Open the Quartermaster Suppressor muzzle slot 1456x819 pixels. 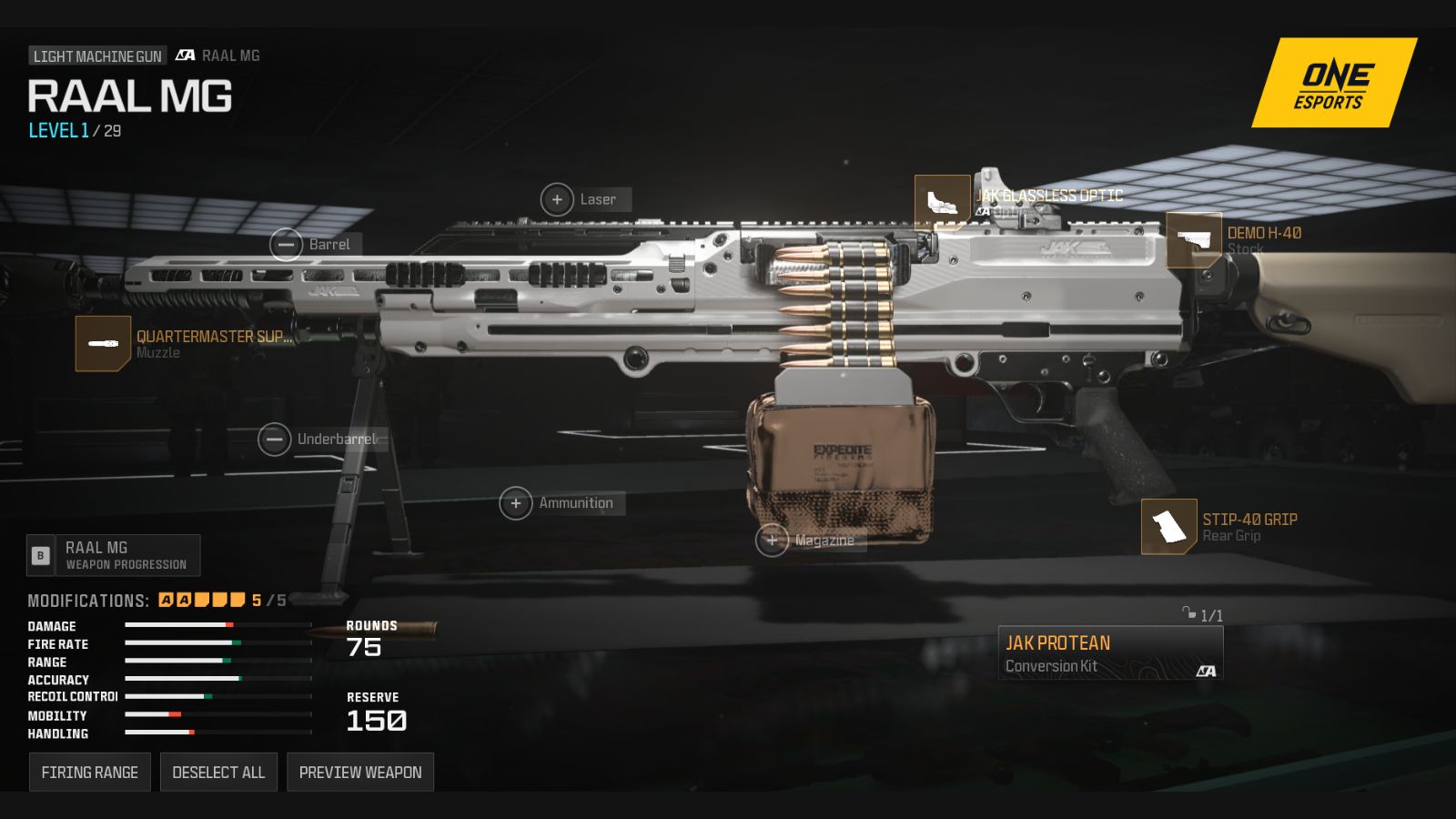point(103,343)
